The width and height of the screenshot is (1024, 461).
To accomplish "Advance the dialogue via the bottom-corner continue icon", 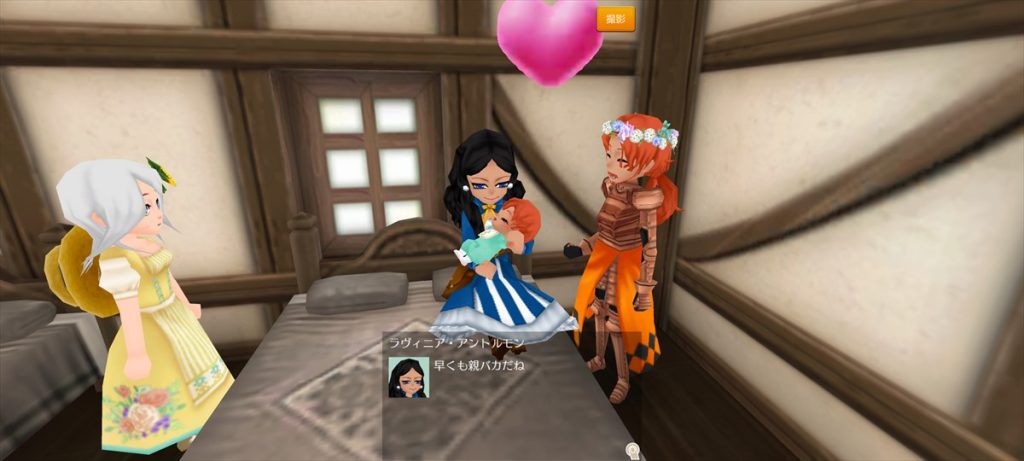I will click(x=631, y=452).
